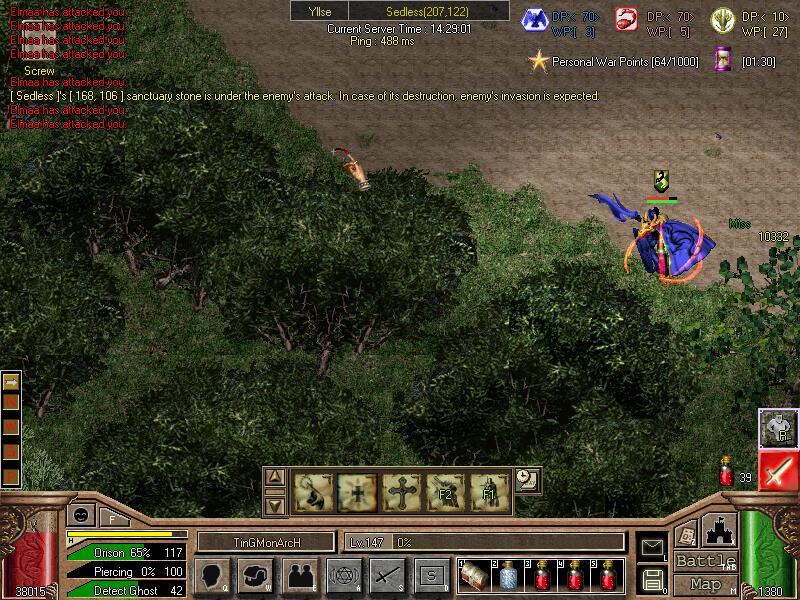Click the S button on the bottom bar

[430, 576]
